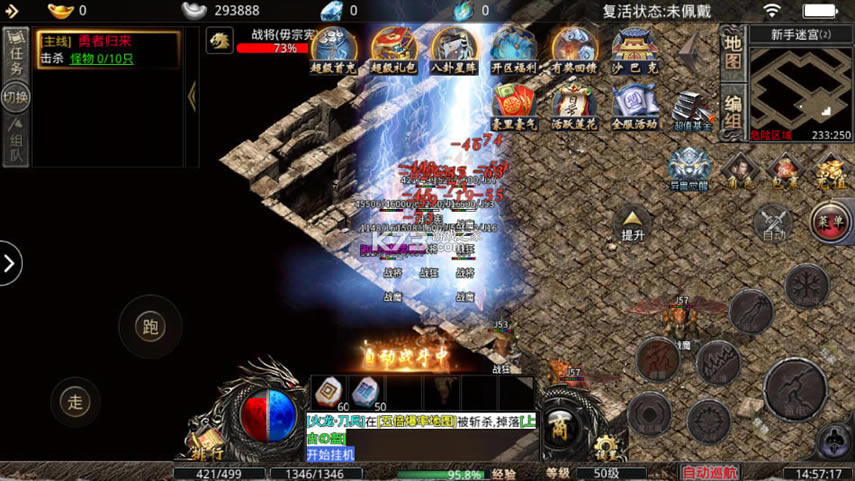Expand the left-edge arrow panel
Image resolution: width=855 pixels, height=481 pixels.
click(x=10, y=264)
